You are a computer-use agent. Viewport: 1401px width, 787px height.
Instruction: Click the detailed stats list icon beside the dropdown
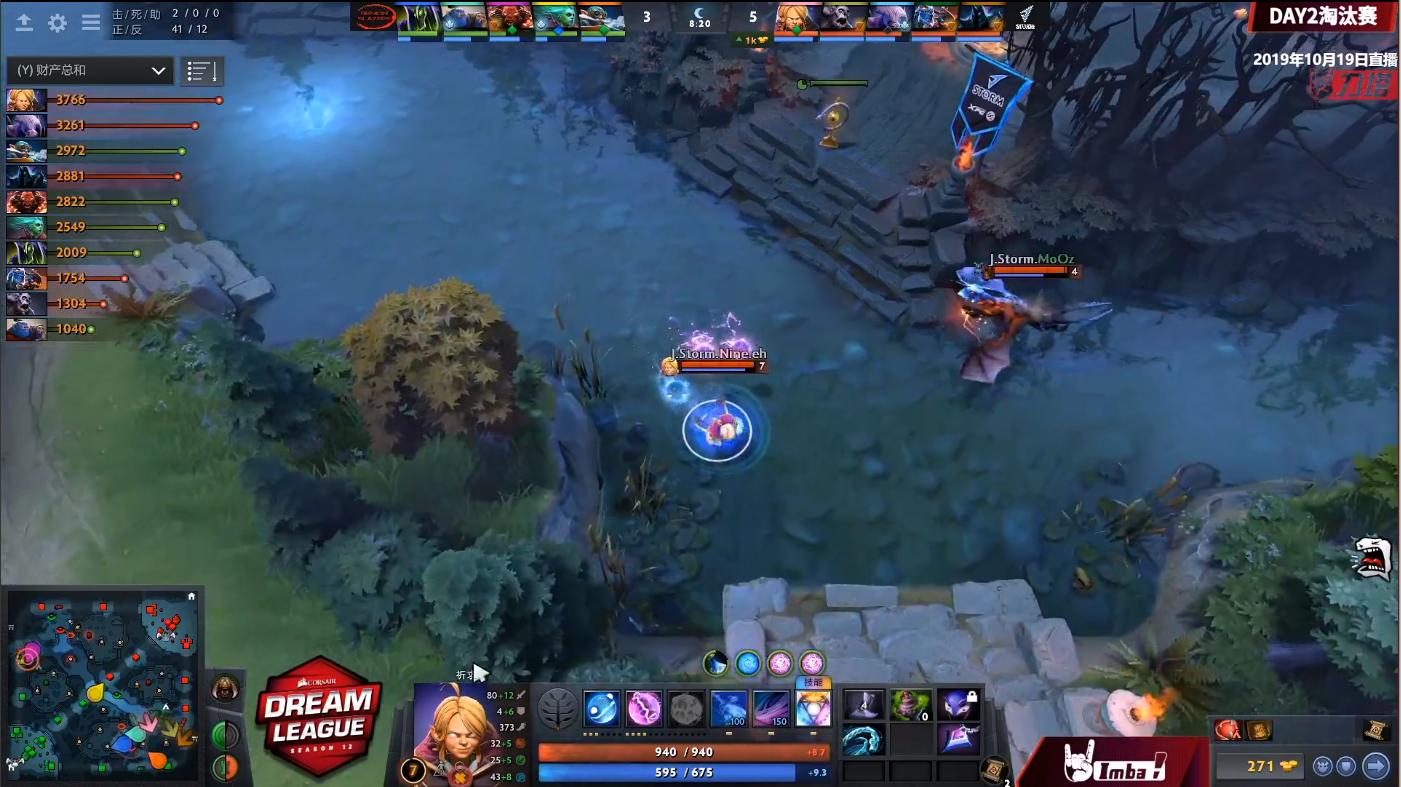pyautogui.click(x=202, y=70)
